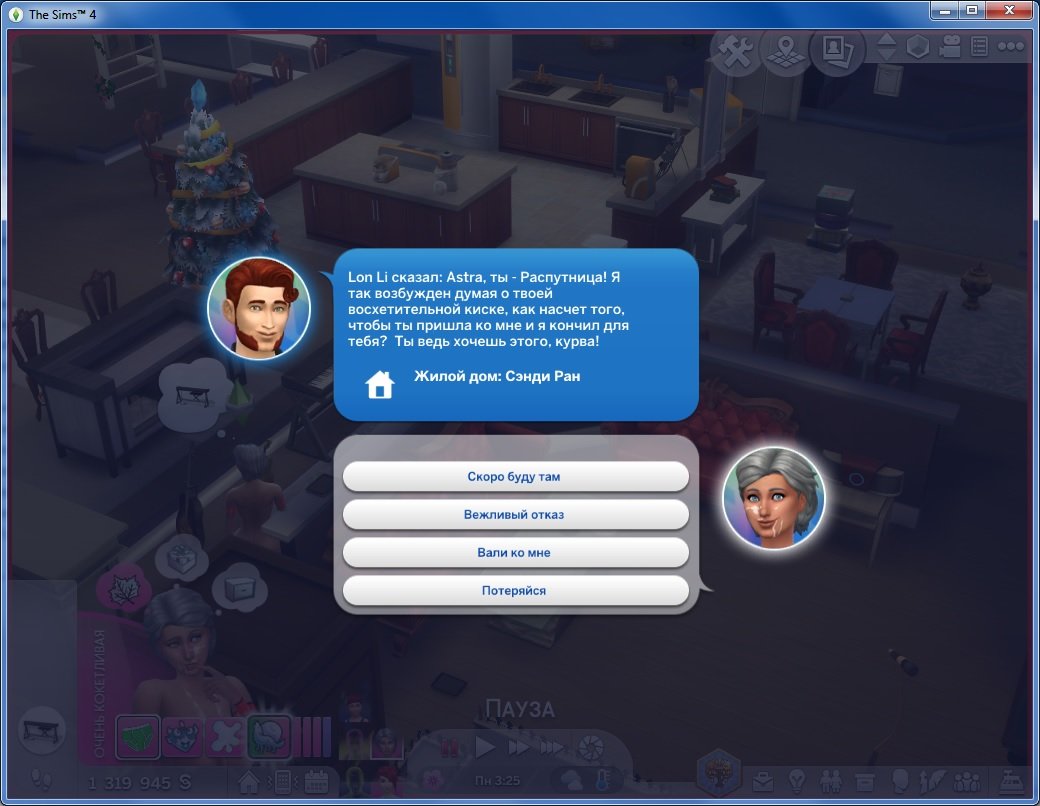The width and height of the screenshot is (1040, 806).
Task: Click the grey-haired Sim's dialog portrait
Action: (773, 497)
